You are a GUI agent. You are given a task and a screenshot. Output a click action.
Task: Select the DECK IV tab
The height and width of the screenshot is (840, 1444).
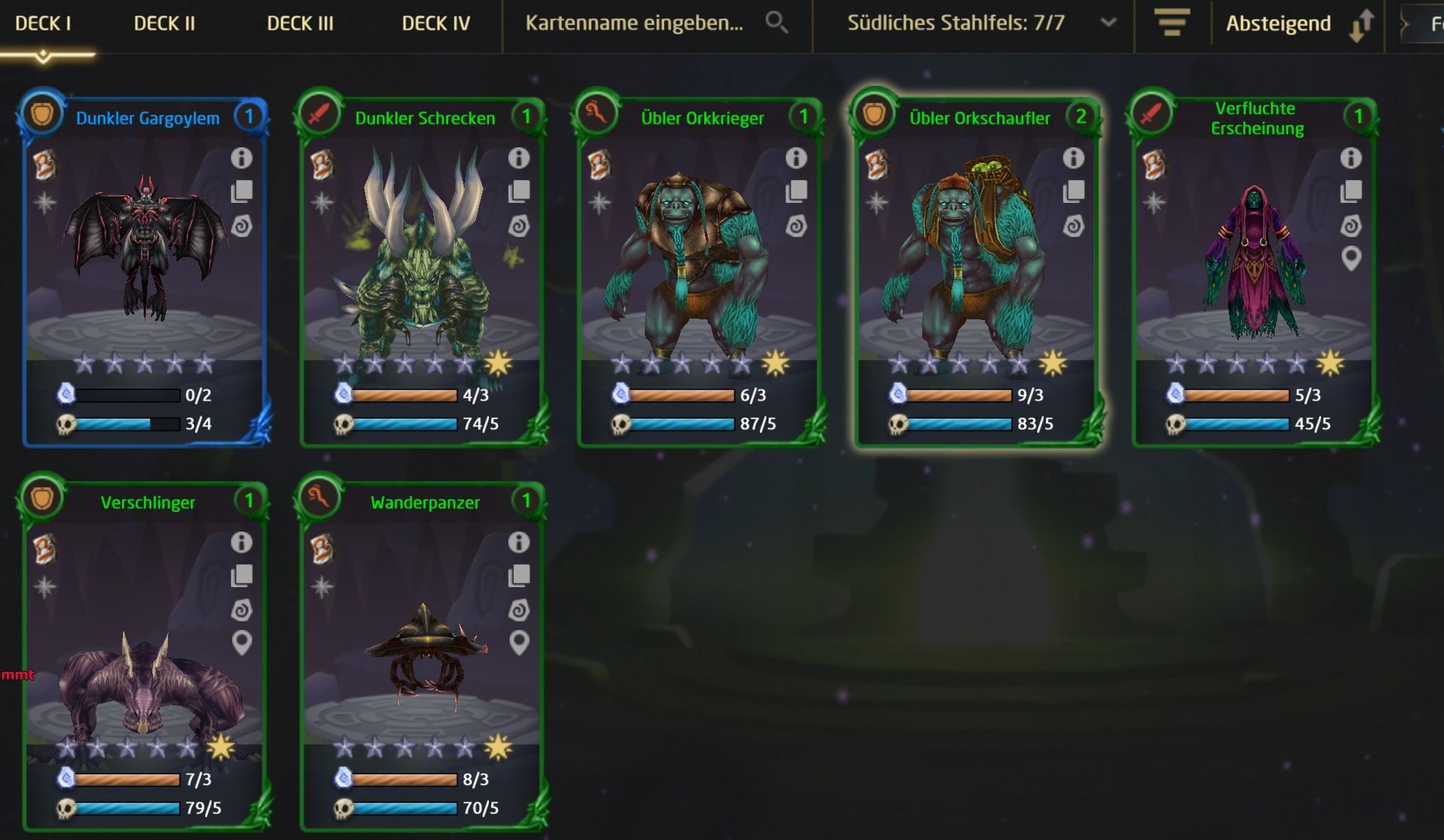(435, 23)
